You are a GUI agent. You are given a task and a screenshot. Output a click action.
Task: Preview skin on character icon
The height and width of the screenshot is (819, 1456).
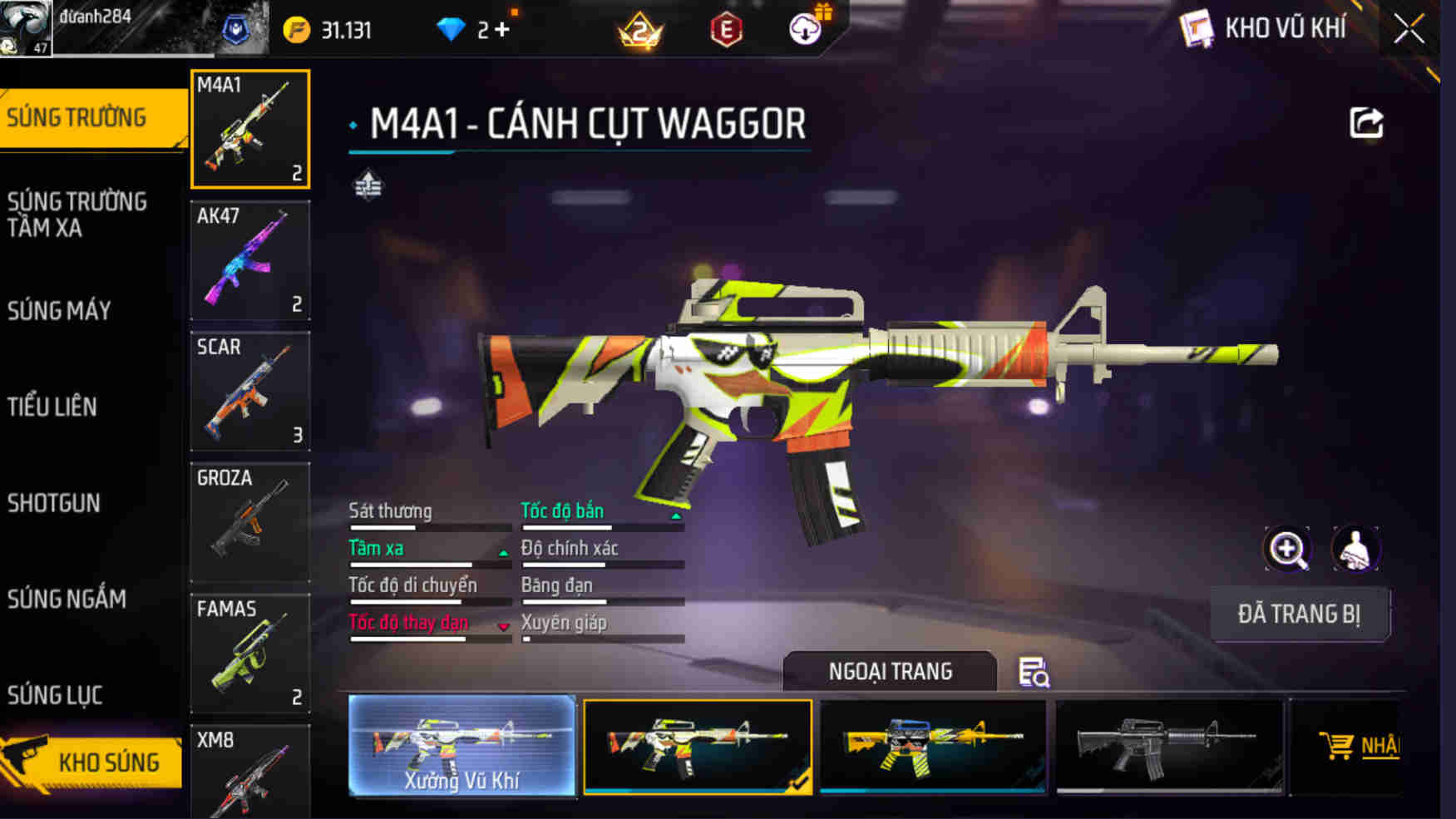[1355, 549]
